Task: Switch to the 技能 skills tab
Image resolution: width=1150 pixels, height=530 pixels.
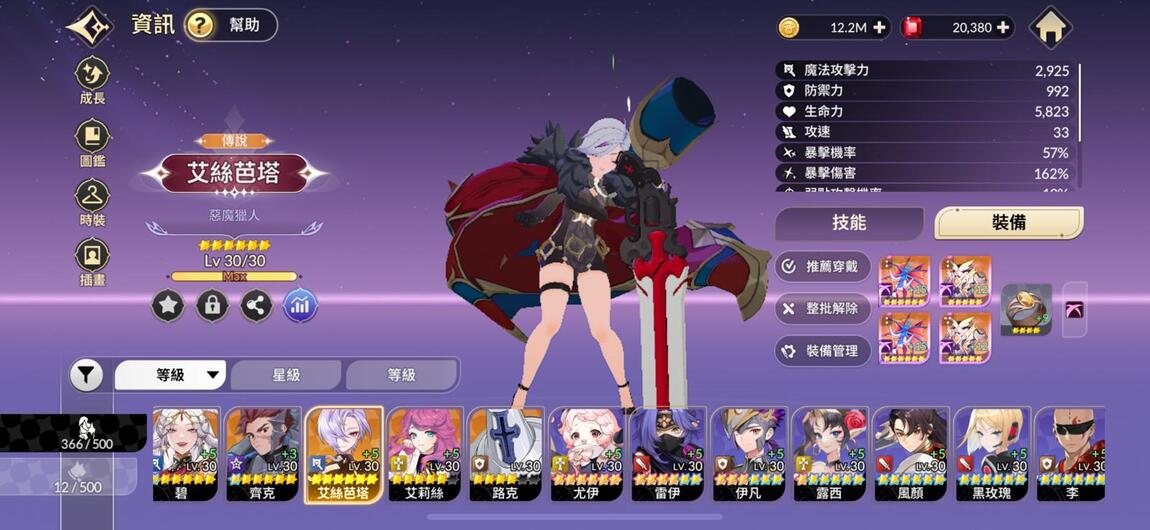Action: 849,223
